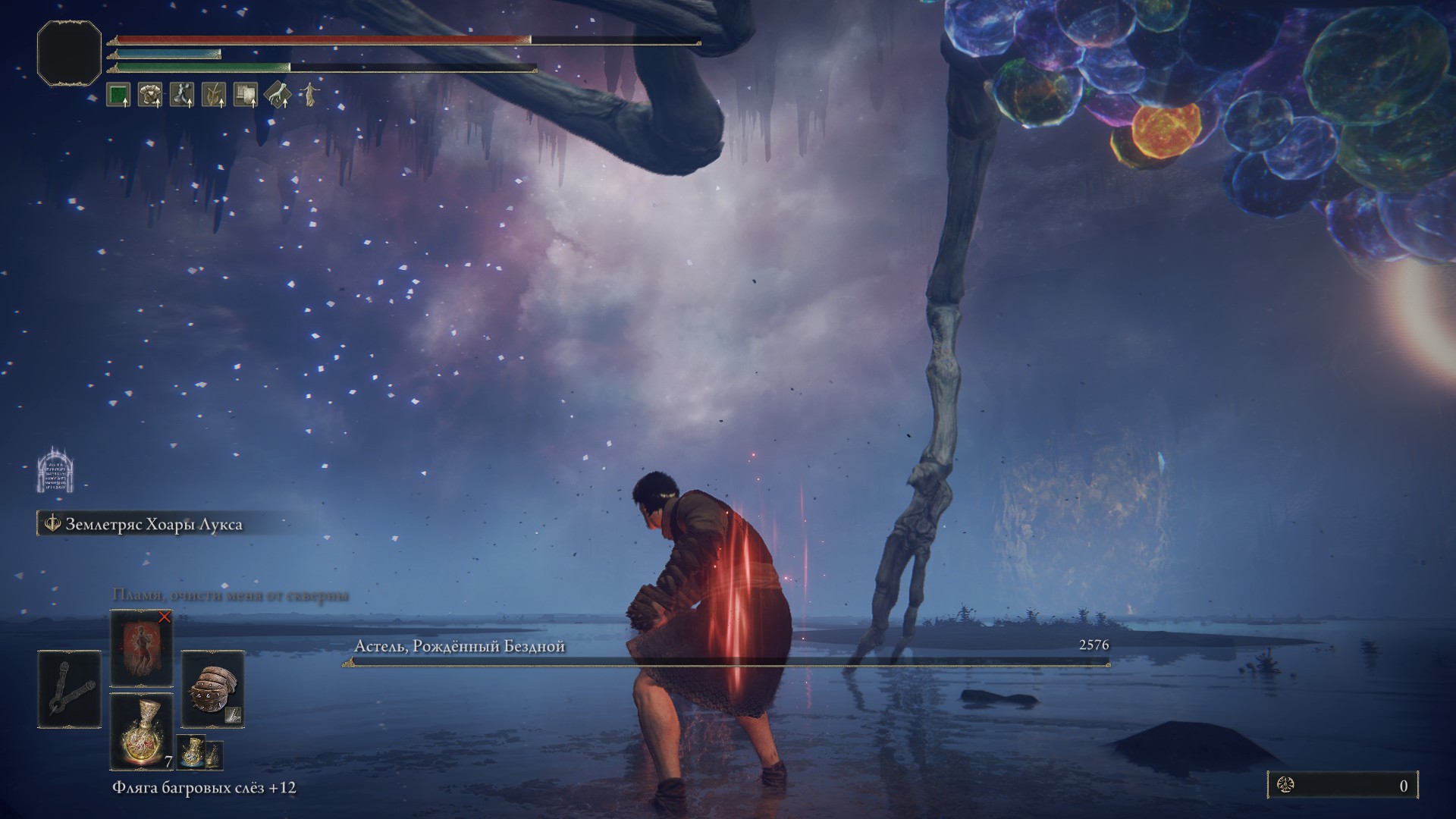Choose the Flame, Cleanse Me incantation slot
This screenshot has height=819, width=1456.
141,648
